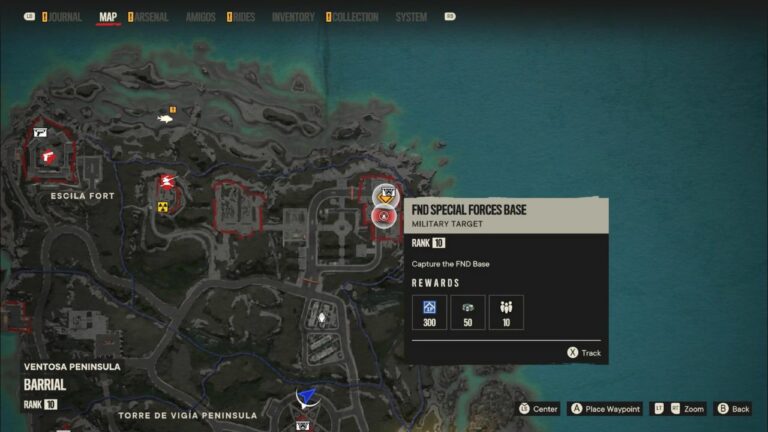Center the map on the player
The height and width of the screenshot is (432, 768).
tap(538, 409)
